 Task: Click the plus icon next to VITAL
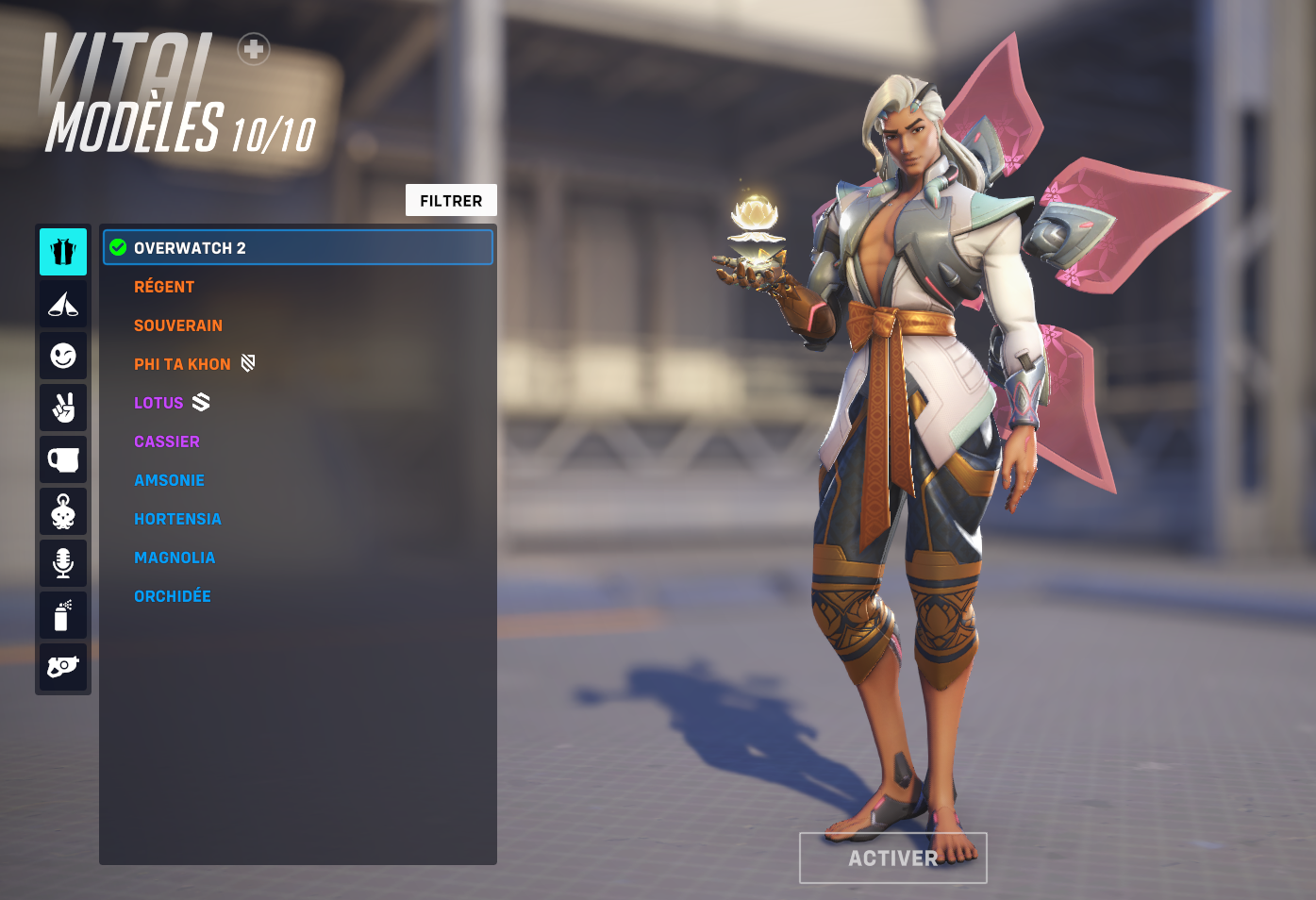tap(252, 49)
